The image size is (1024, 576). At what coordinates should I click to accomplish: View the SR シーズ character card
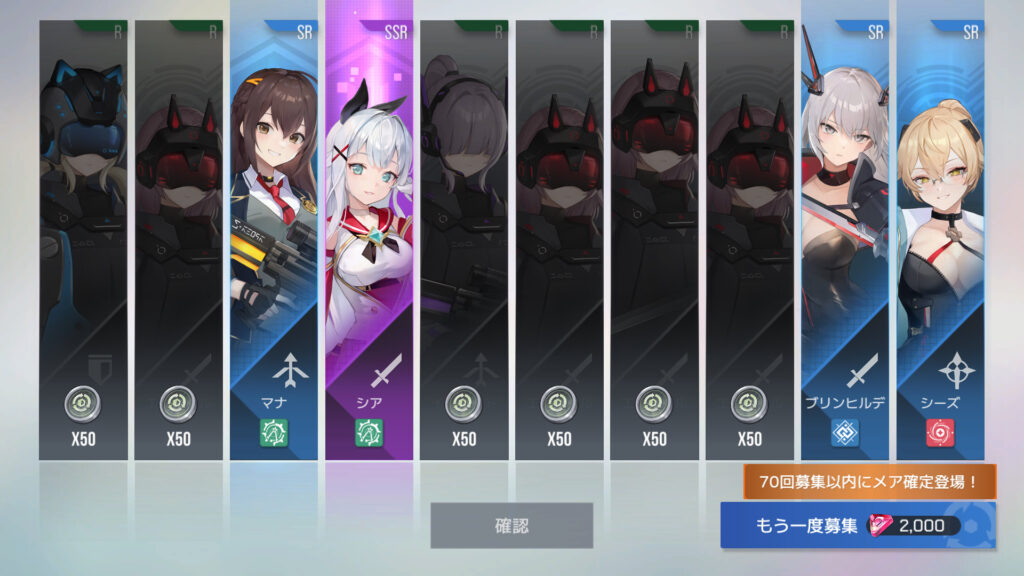(x=940, y=240)
